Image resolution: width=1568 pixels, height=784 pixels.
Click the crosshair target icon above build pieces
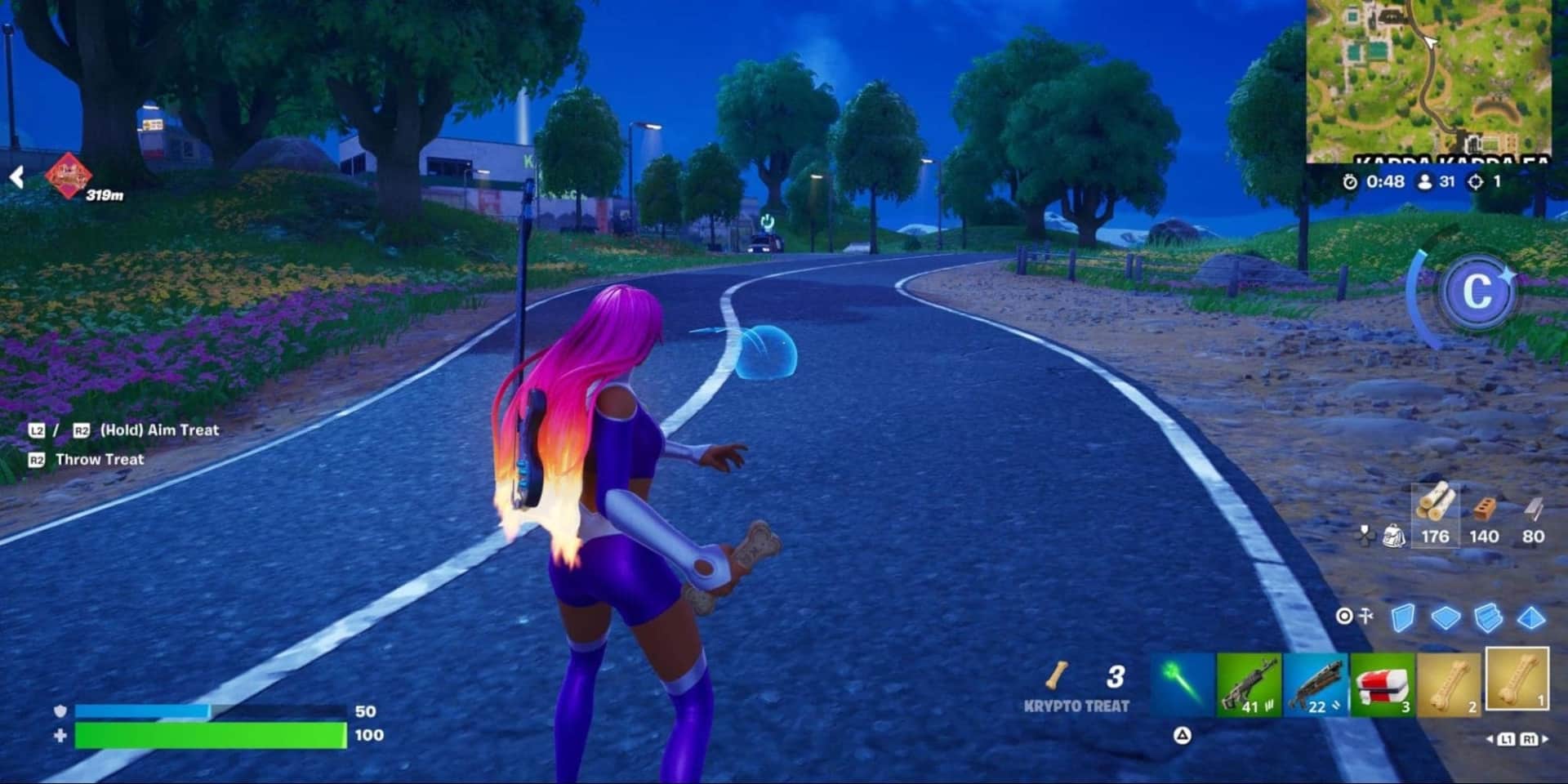point(1345,617)
